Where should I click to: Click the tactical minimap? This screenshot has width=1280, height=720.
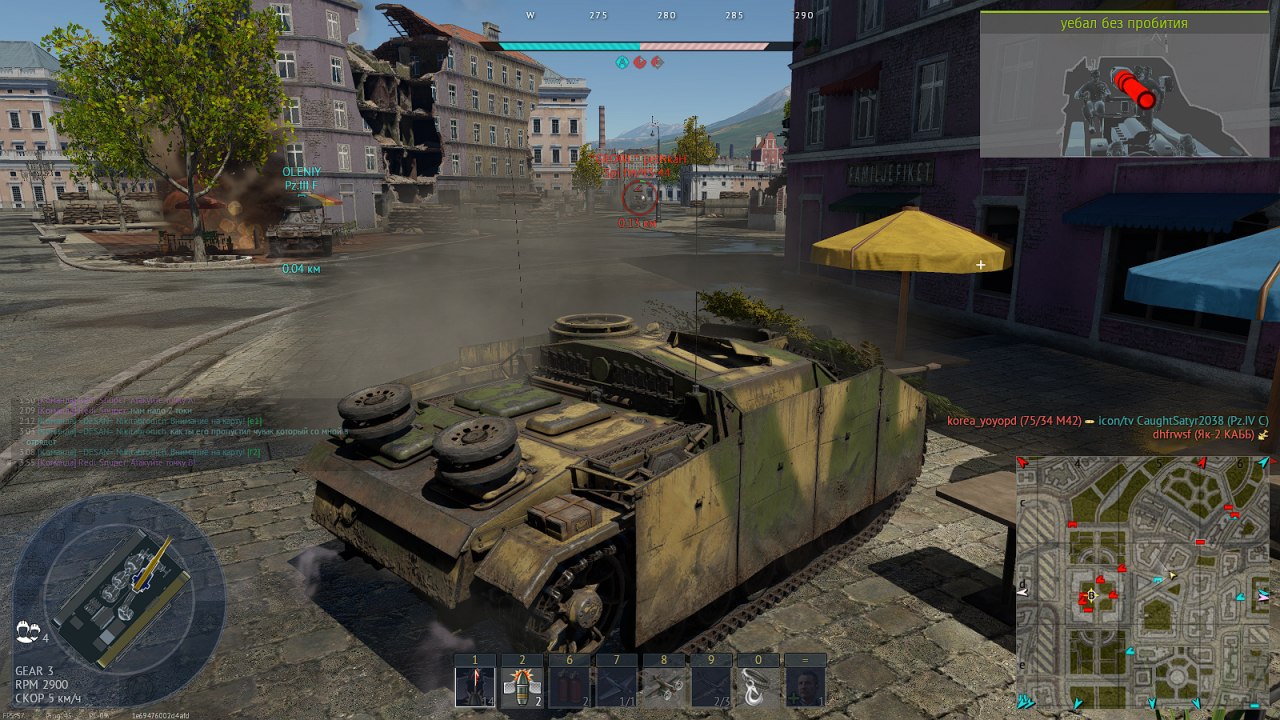(x=1144, y=583)
